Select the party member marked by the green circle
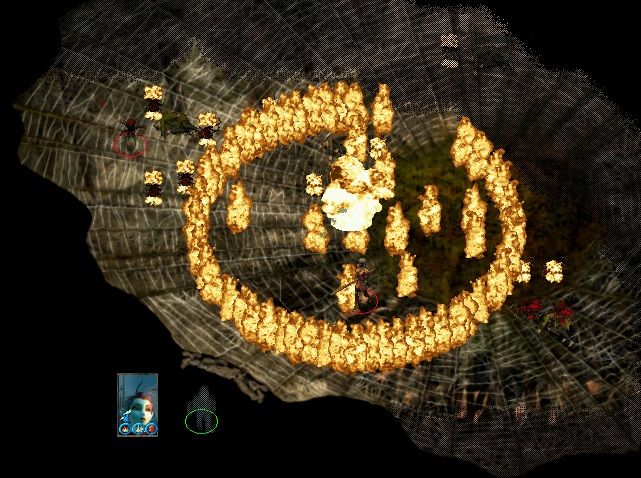 [201, 419]
